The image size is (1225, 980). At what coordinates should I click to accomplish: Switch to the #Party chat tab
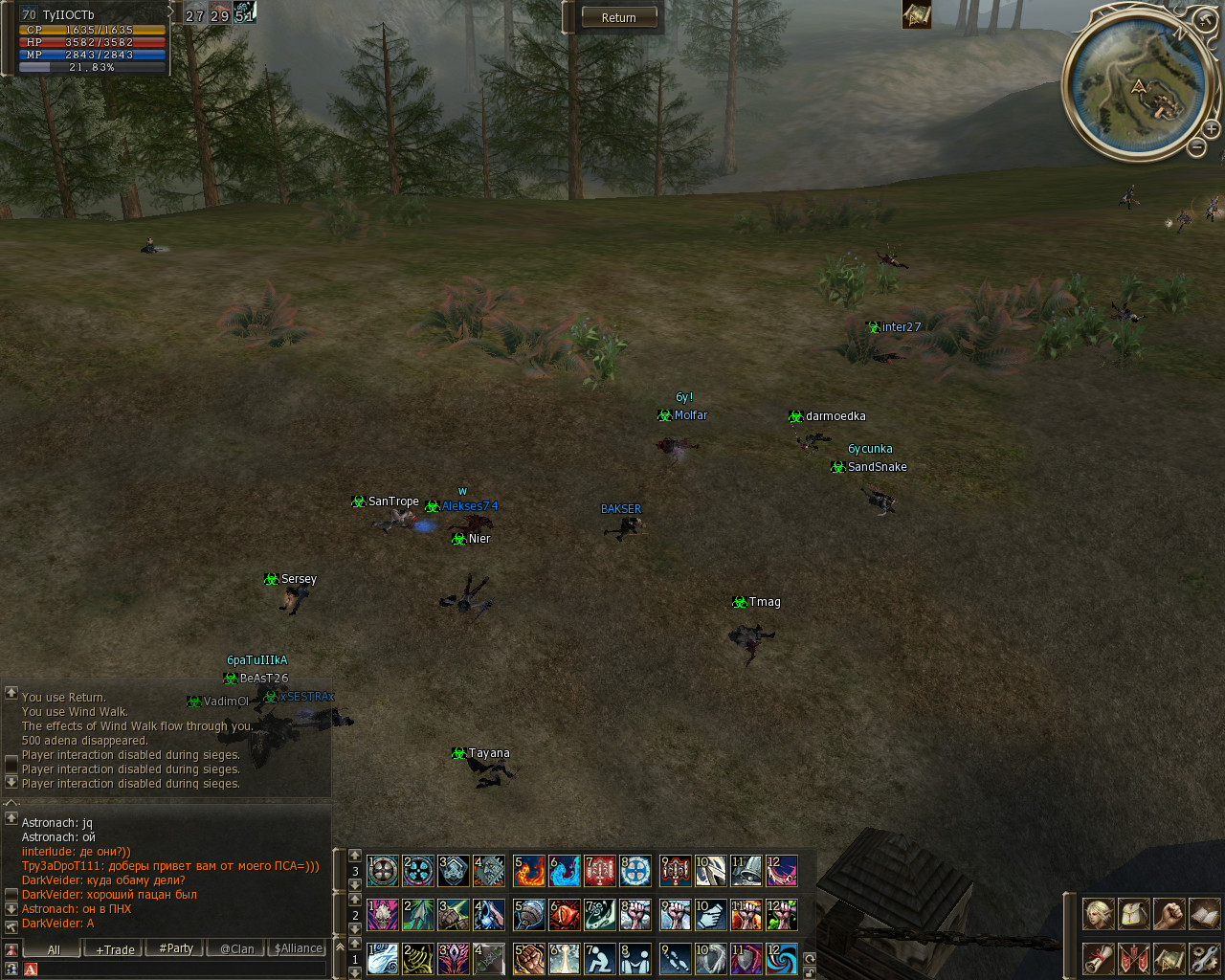click(176, 948)
